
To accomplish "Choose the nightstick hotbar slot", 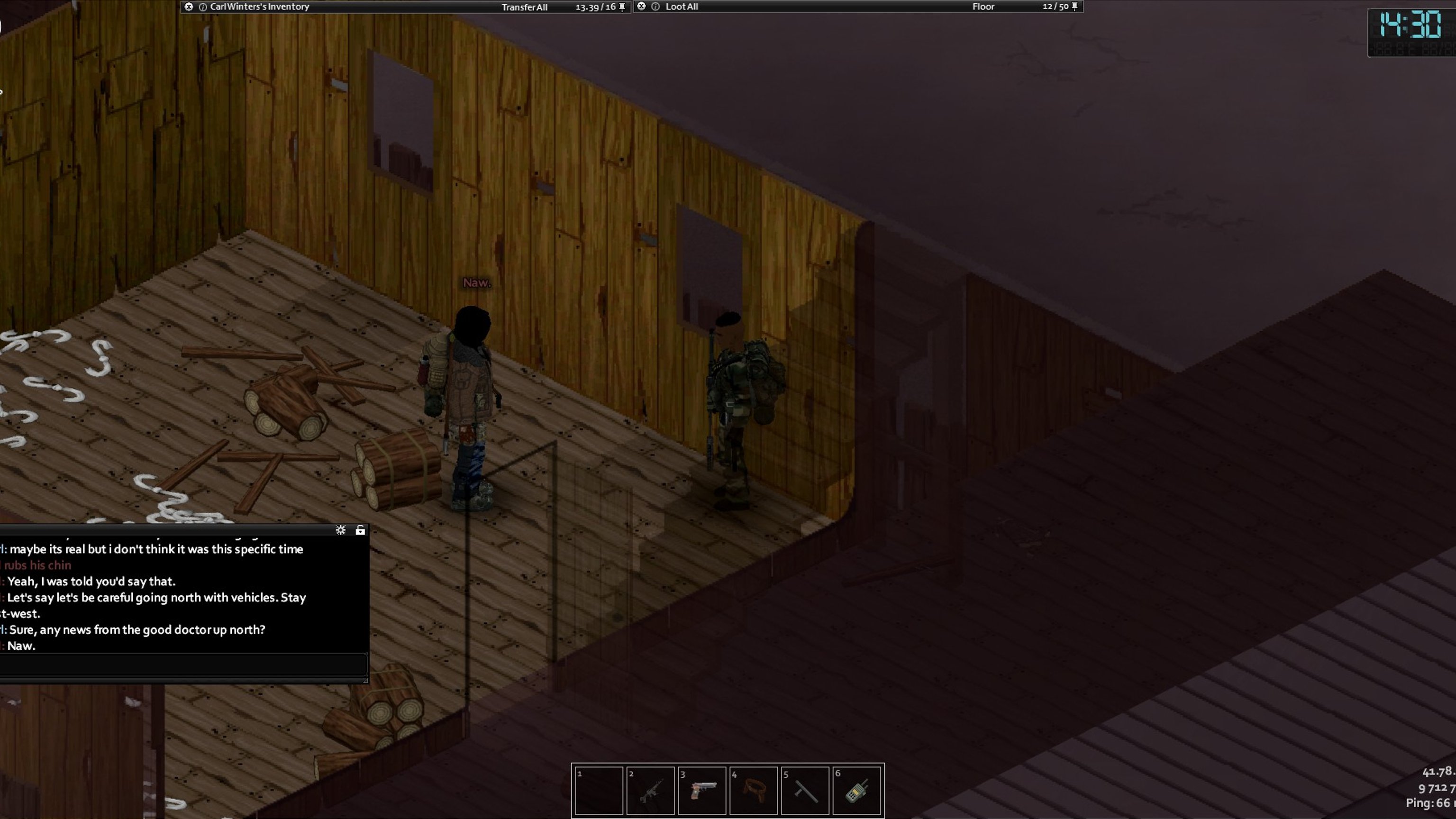I will coord(805,790).
